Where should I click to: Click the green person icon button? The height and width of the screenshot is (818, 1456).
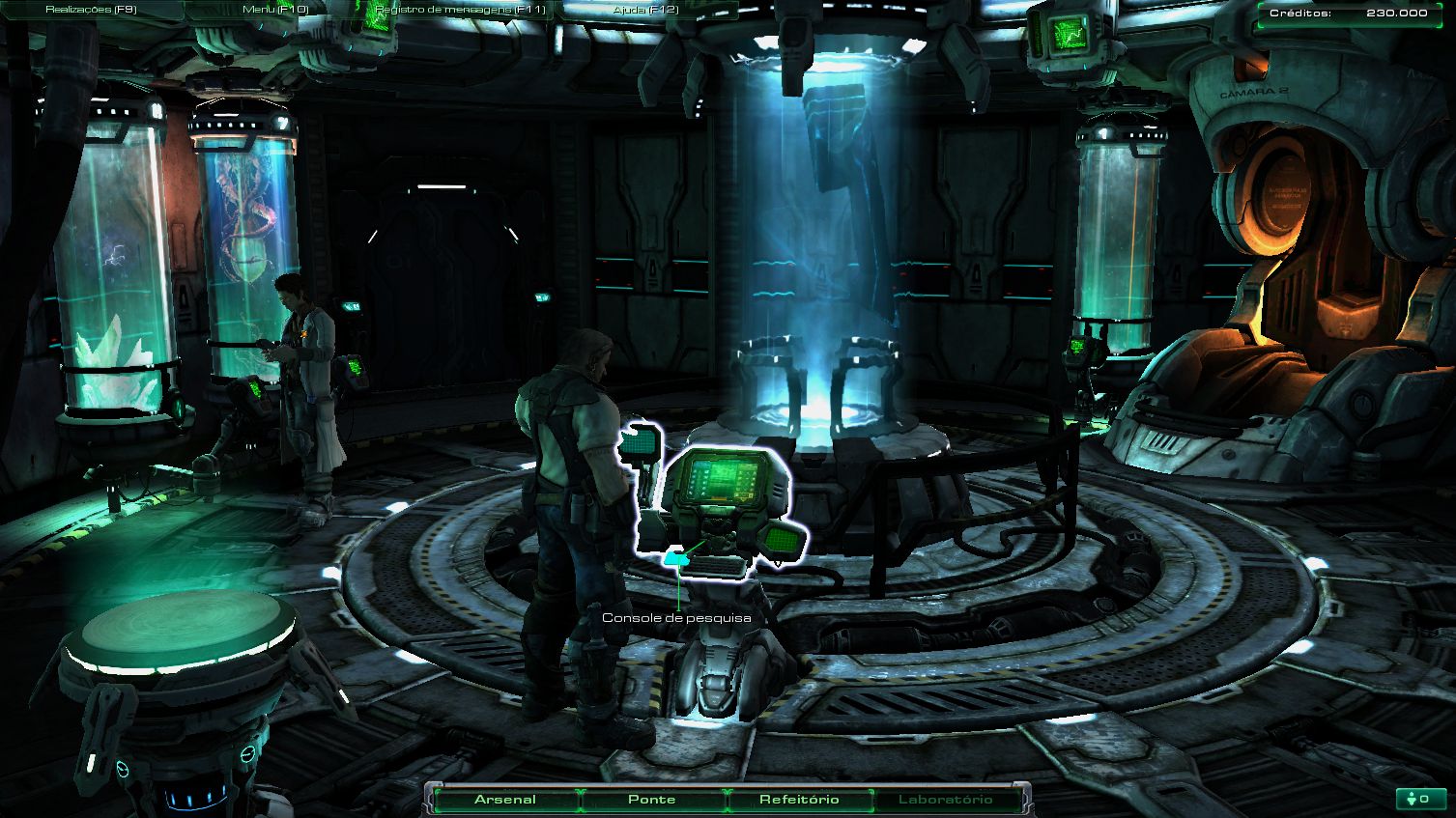coord(1419,799)
